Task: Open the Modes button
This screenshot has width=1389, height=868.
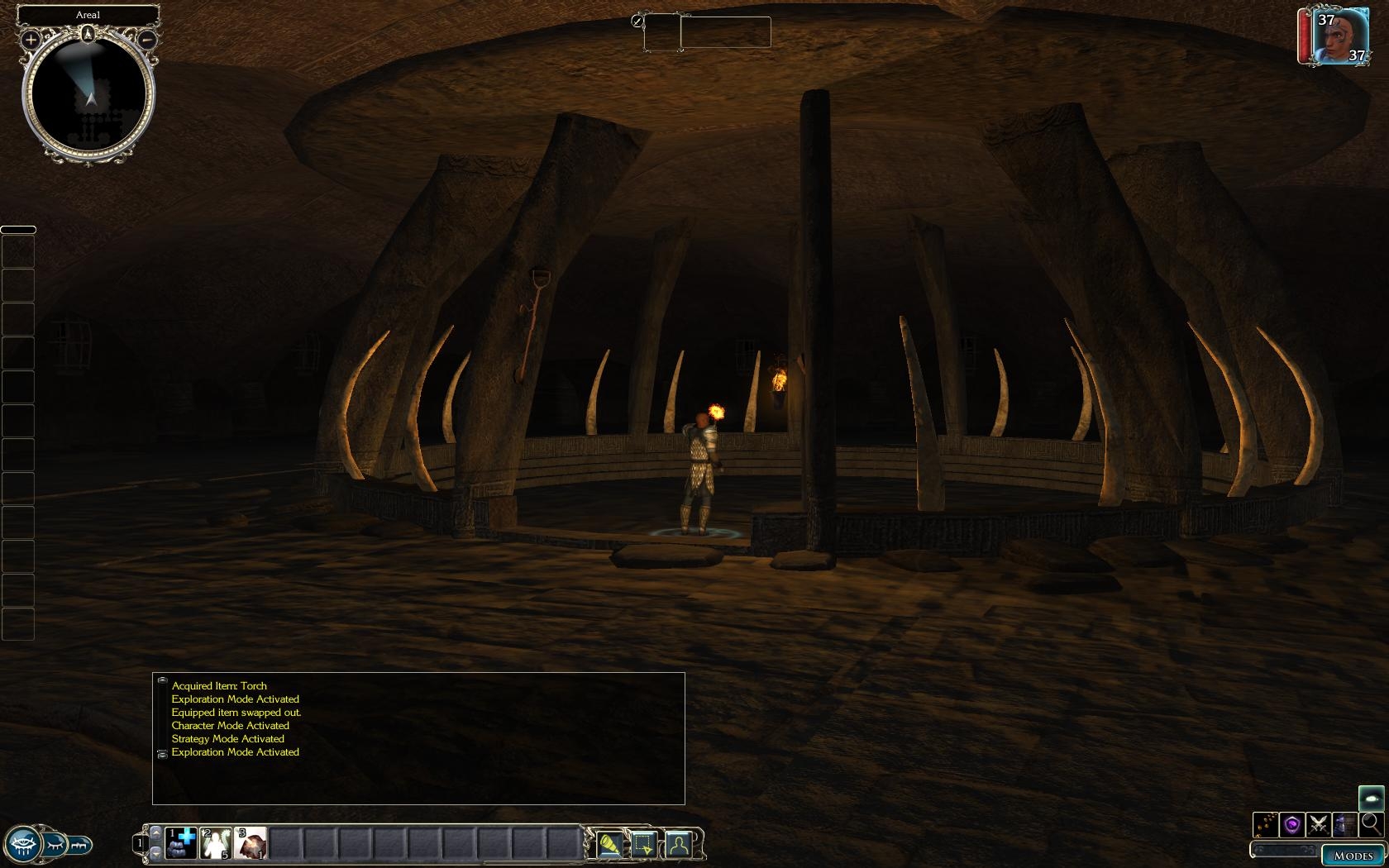Action: [1353, 856]
